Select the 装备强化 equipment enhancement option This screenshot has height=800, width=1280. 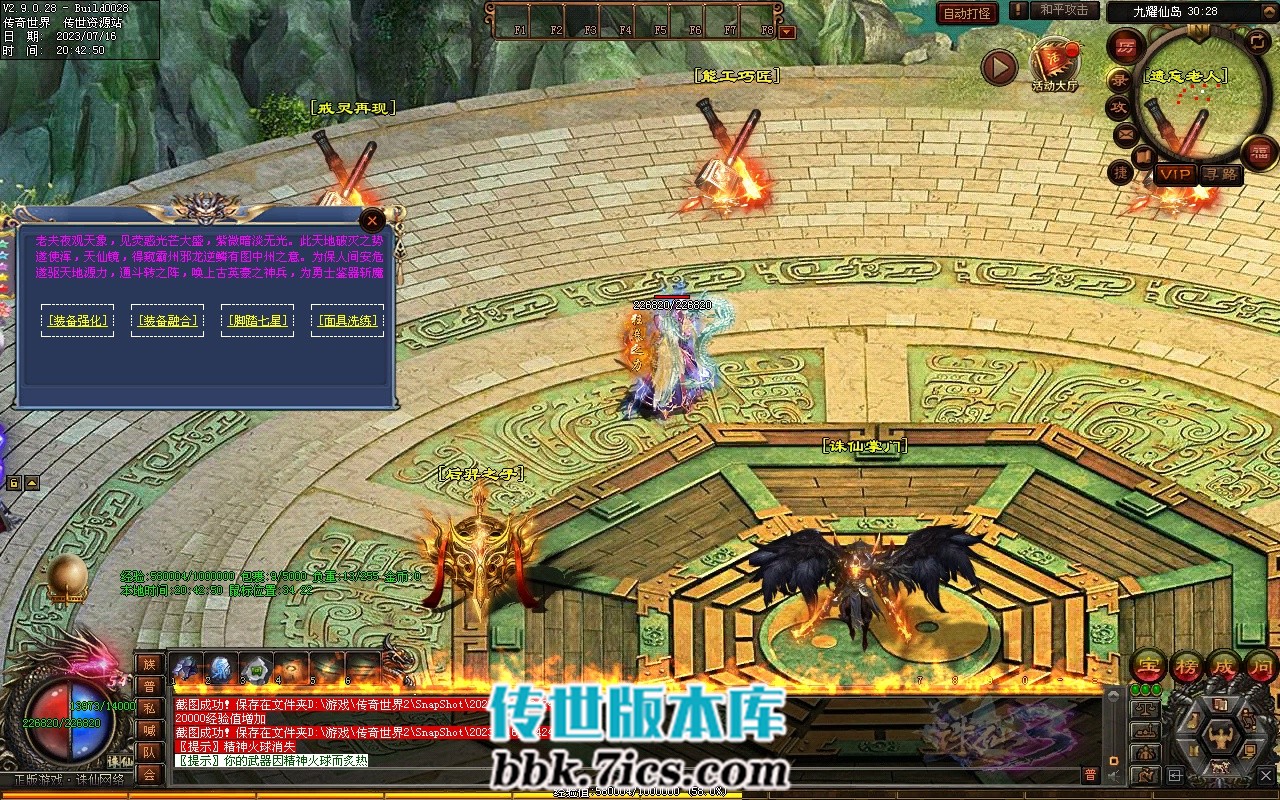[77, 321]
